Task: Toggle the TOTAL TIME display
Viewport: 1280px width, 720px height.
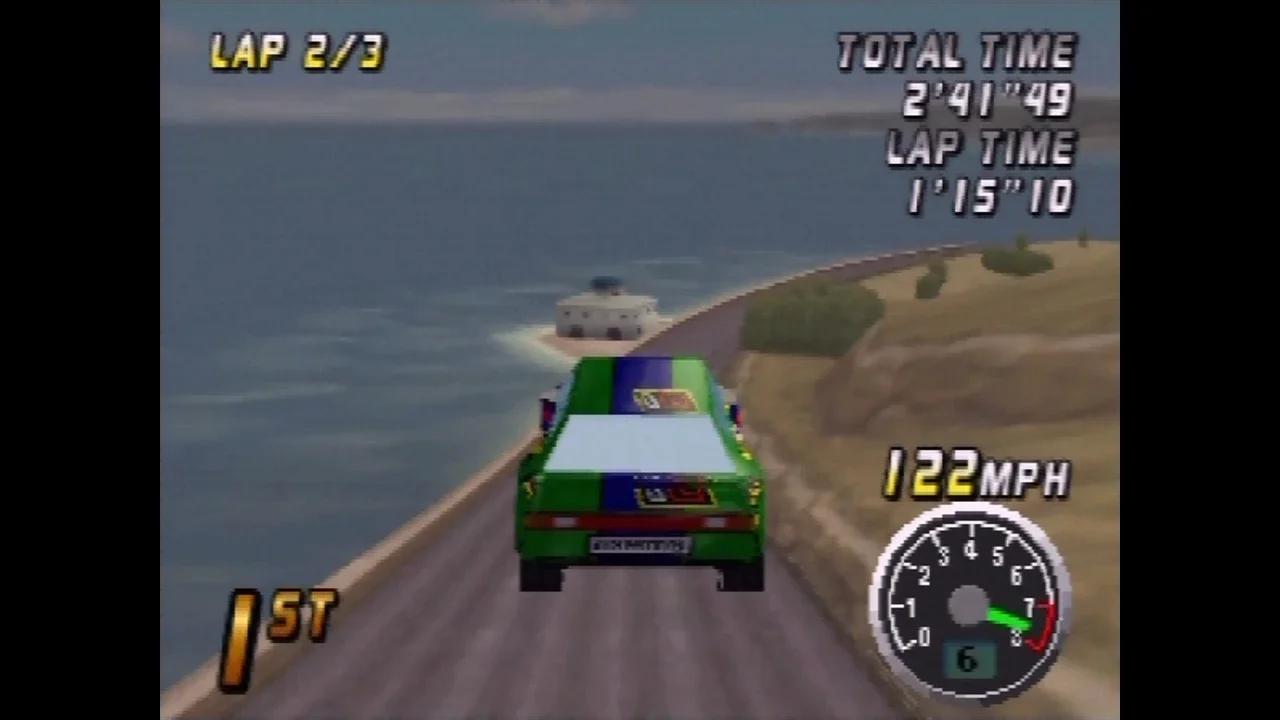Action: (955, 50)
